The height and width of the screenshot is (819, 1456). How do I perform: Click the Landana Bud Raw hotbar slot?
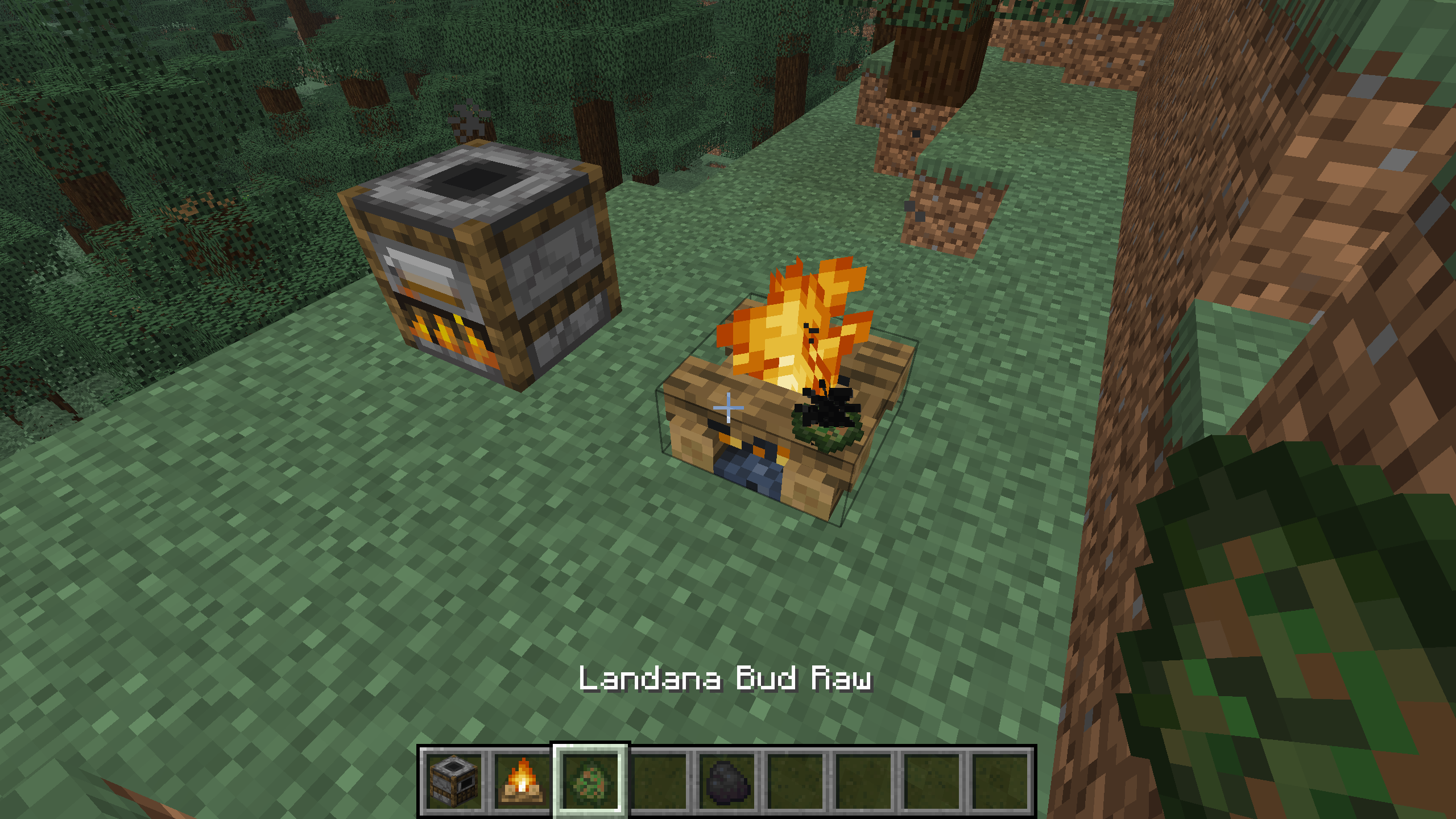(590, 780)
